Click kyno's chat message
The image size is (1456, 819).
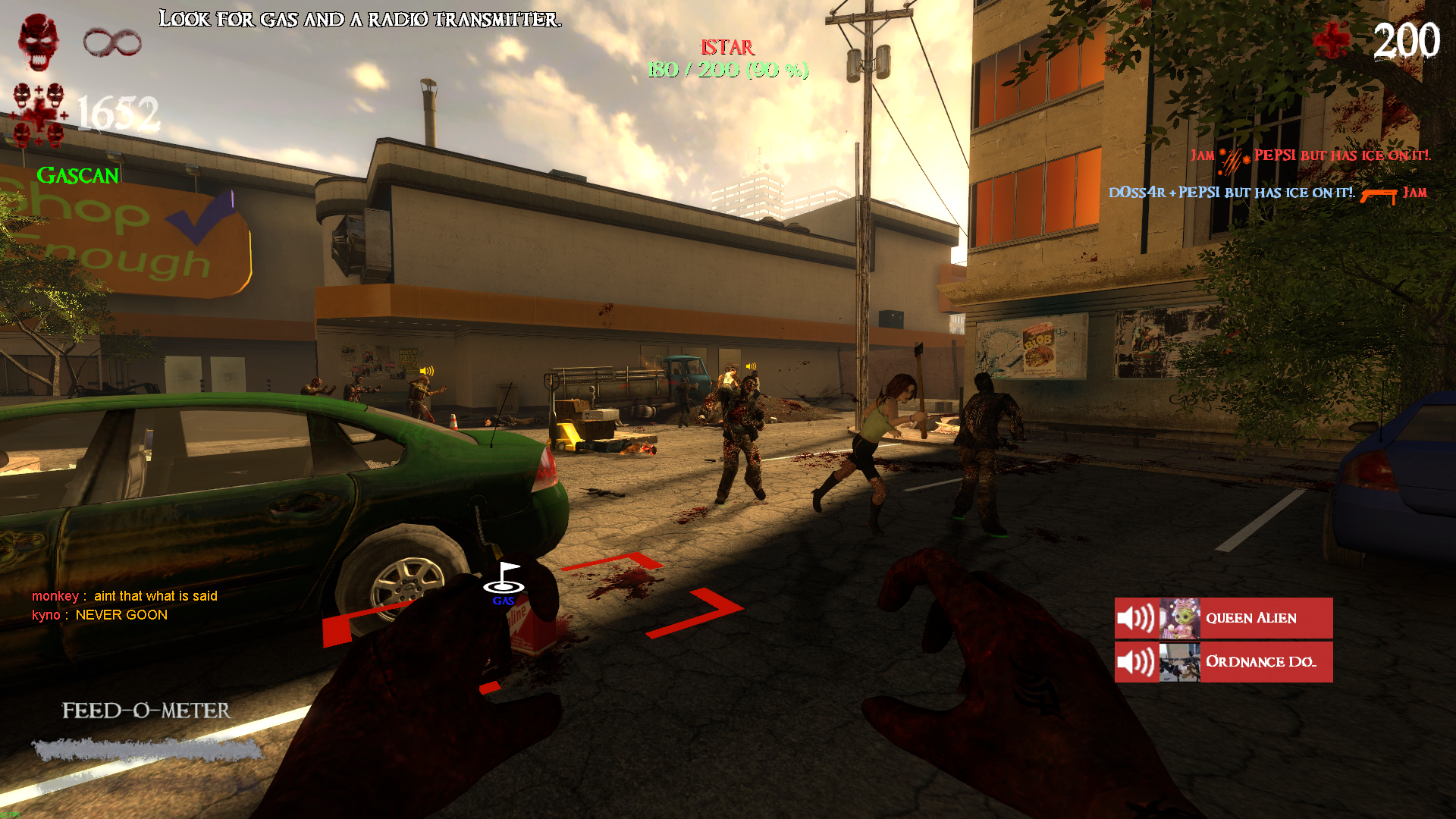coord(99,615)
